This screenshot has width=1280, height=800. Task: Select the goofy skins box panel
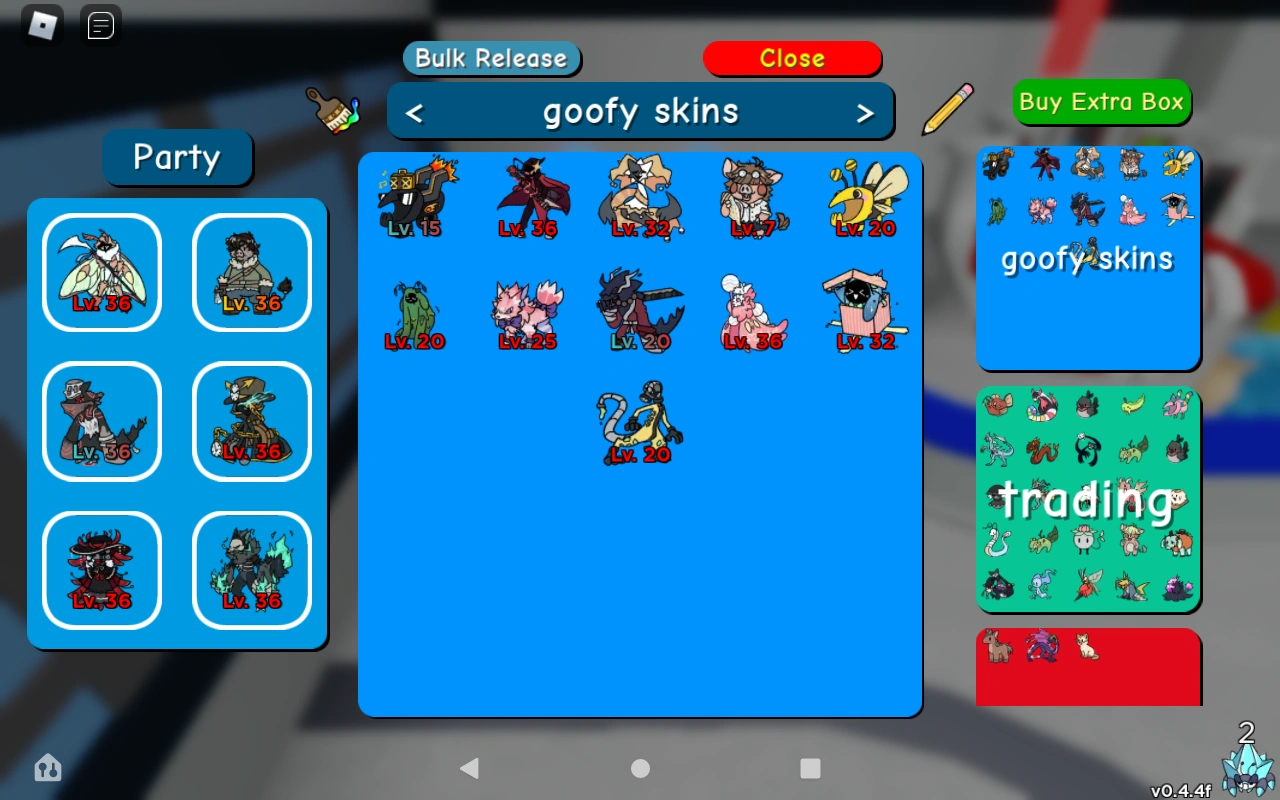click(1088, 258)
